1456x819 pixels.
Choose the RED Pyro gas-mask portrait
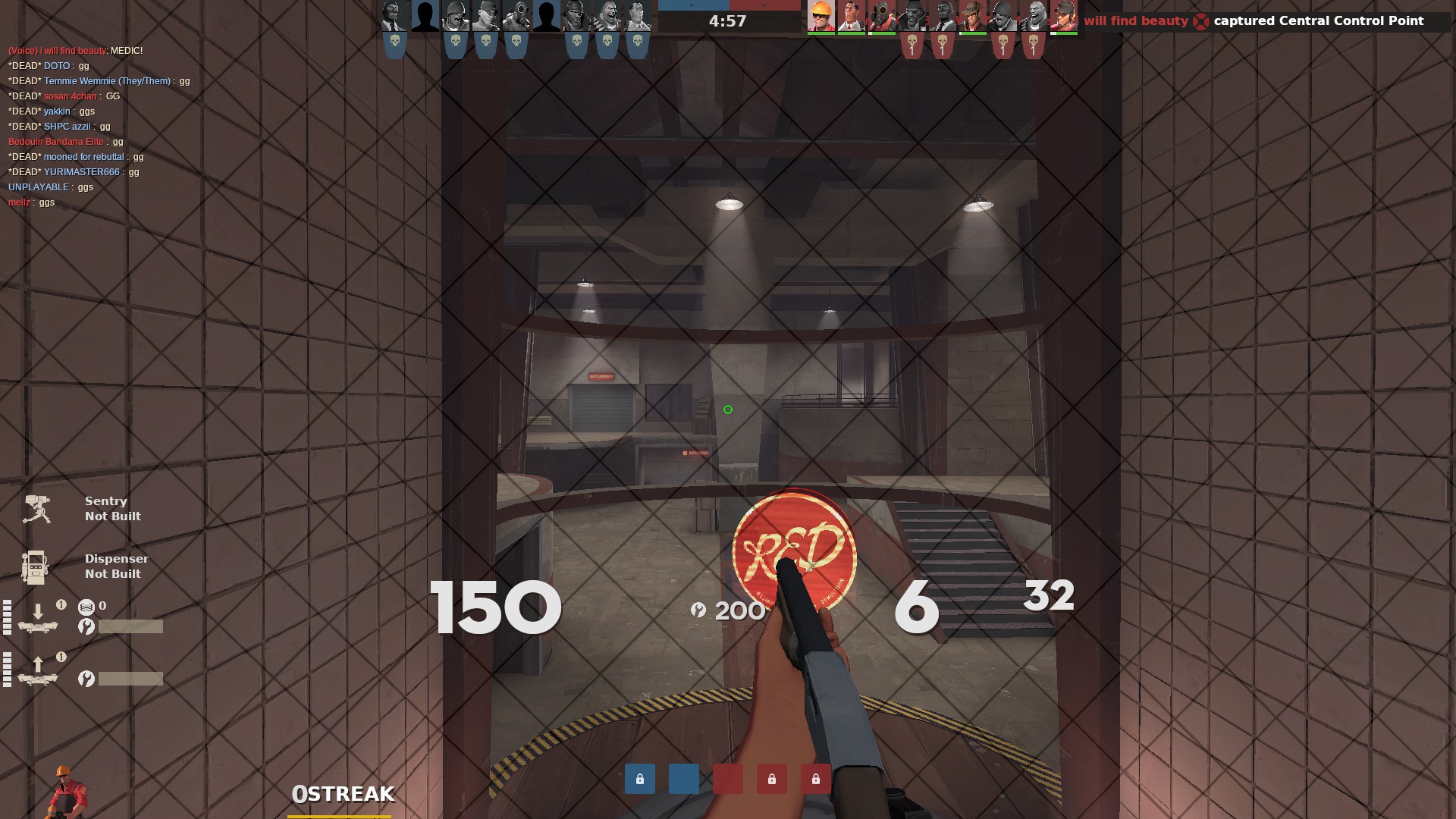(x=881, y=16)
